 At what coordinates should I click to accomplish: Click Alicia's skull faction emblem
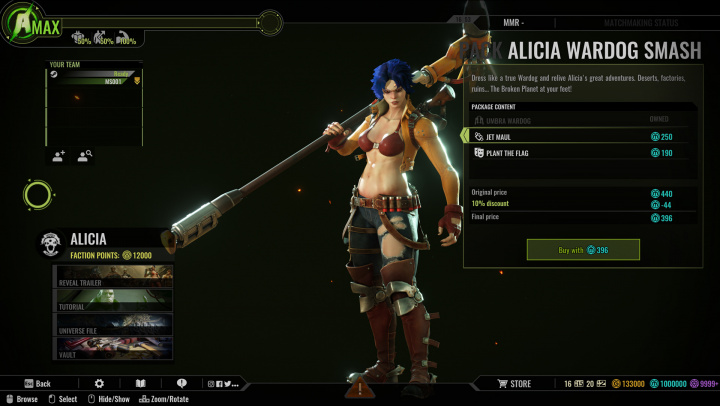pos(51,243)
